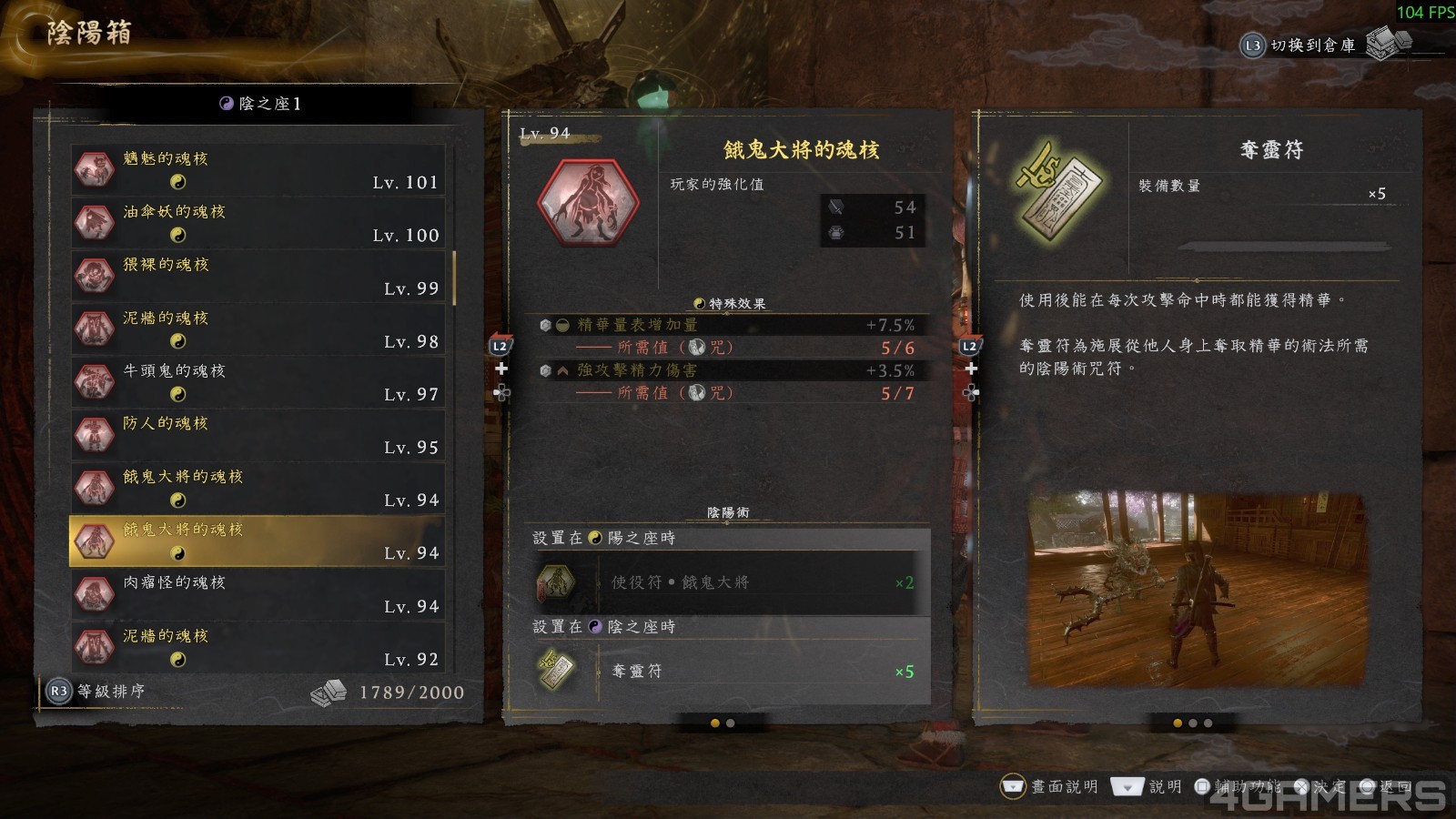
Task: Select the hexagonal 餓鬼大將 soul core emblem
Action: click(x=589, y=202)
